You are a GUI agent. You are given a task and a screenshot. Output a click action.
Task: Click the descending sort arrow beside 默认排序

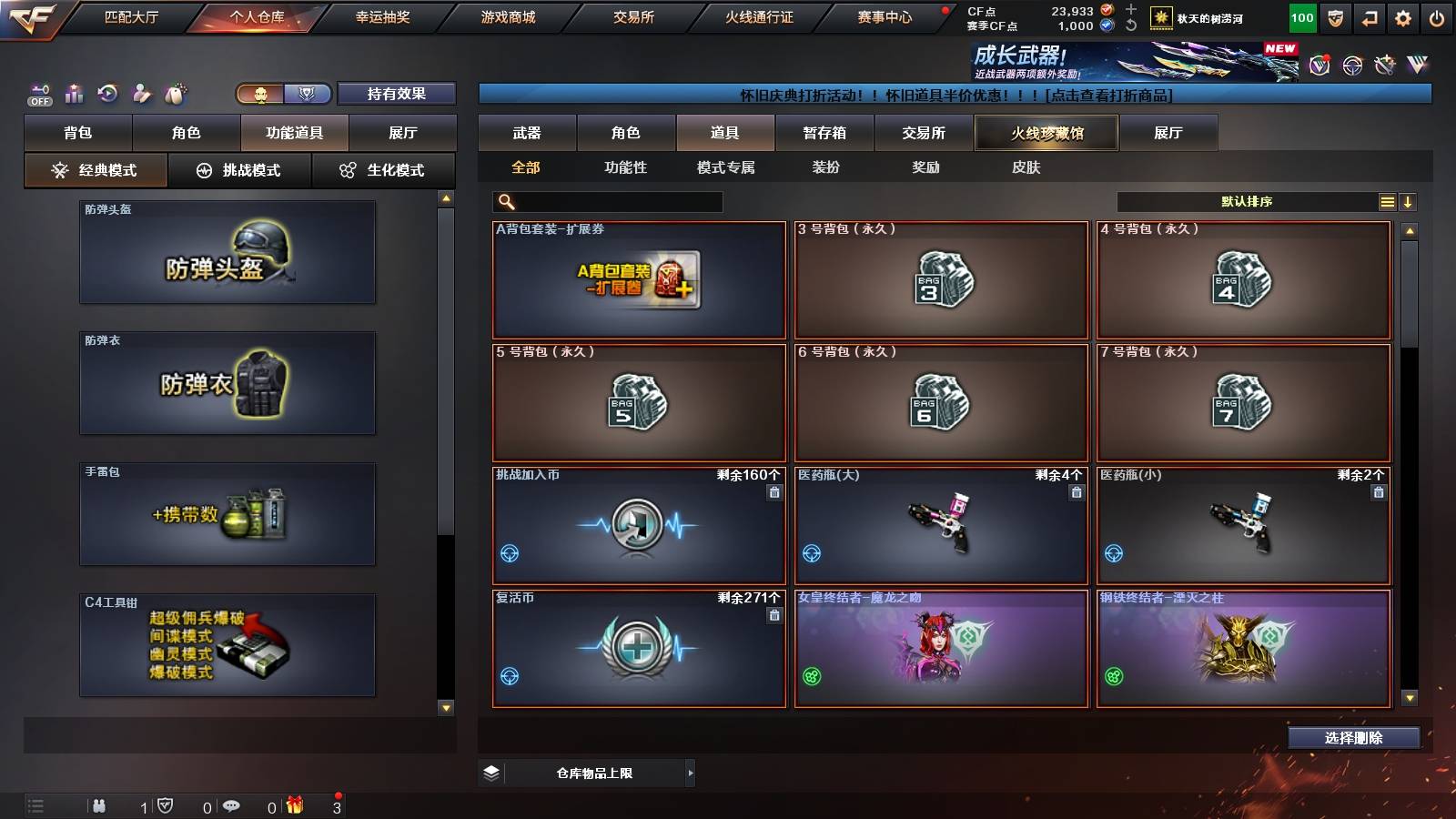tap(1409, 201)
